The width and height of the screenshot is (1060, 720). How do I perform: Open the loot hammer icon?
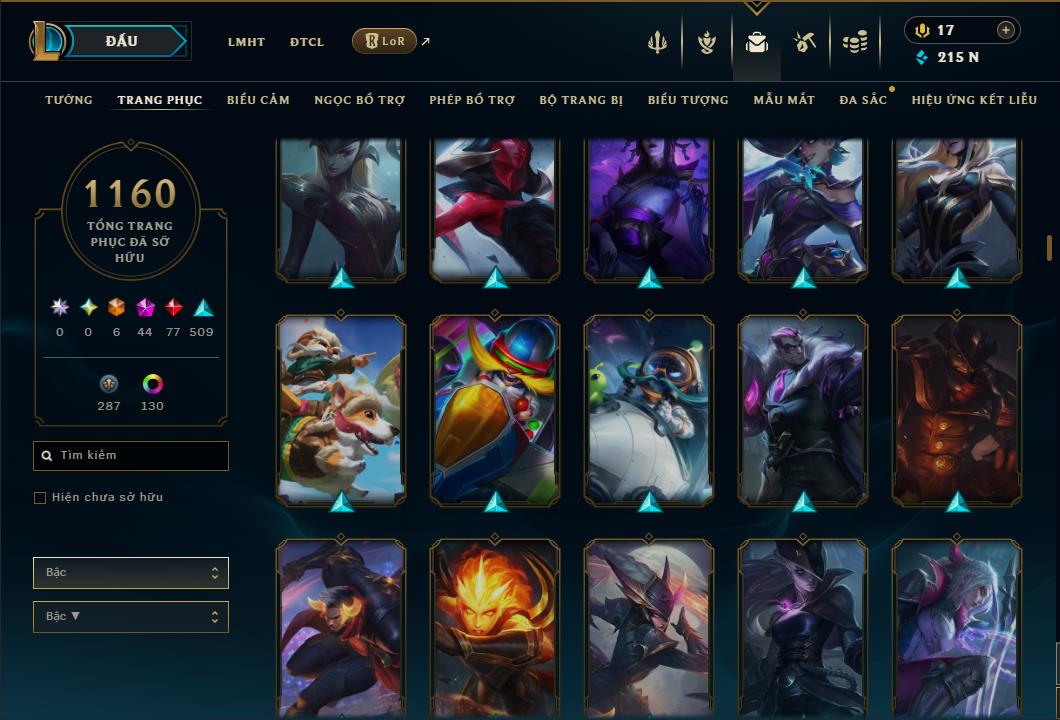tap(805, 42)
